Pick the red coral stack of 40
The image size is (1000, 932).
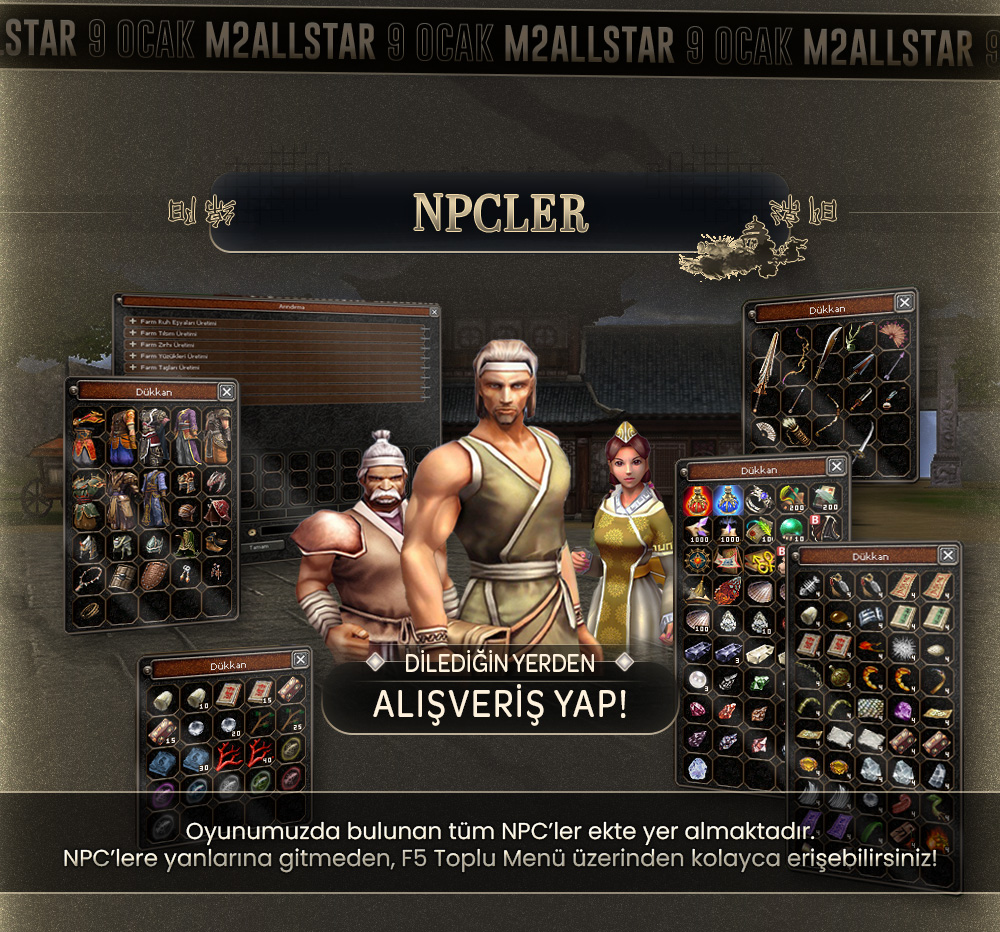point(262,754)
